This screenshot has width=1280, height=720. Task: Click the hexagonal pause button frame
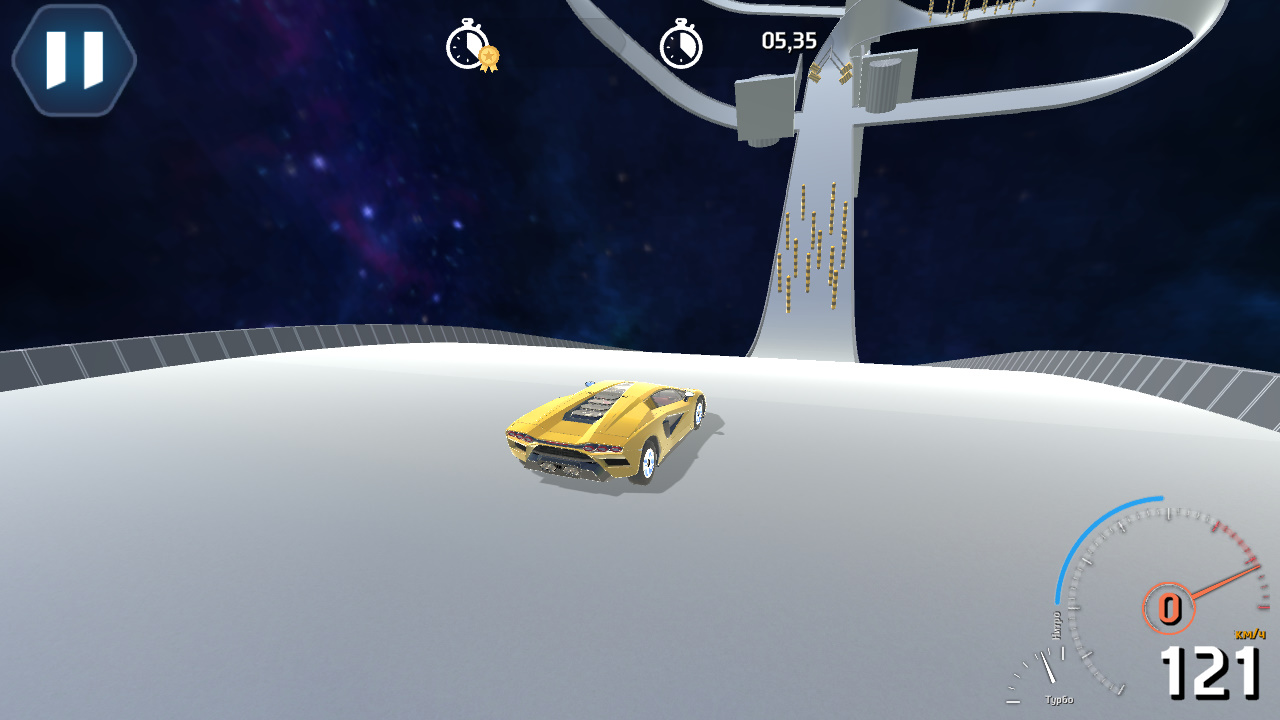click(72, 57)
